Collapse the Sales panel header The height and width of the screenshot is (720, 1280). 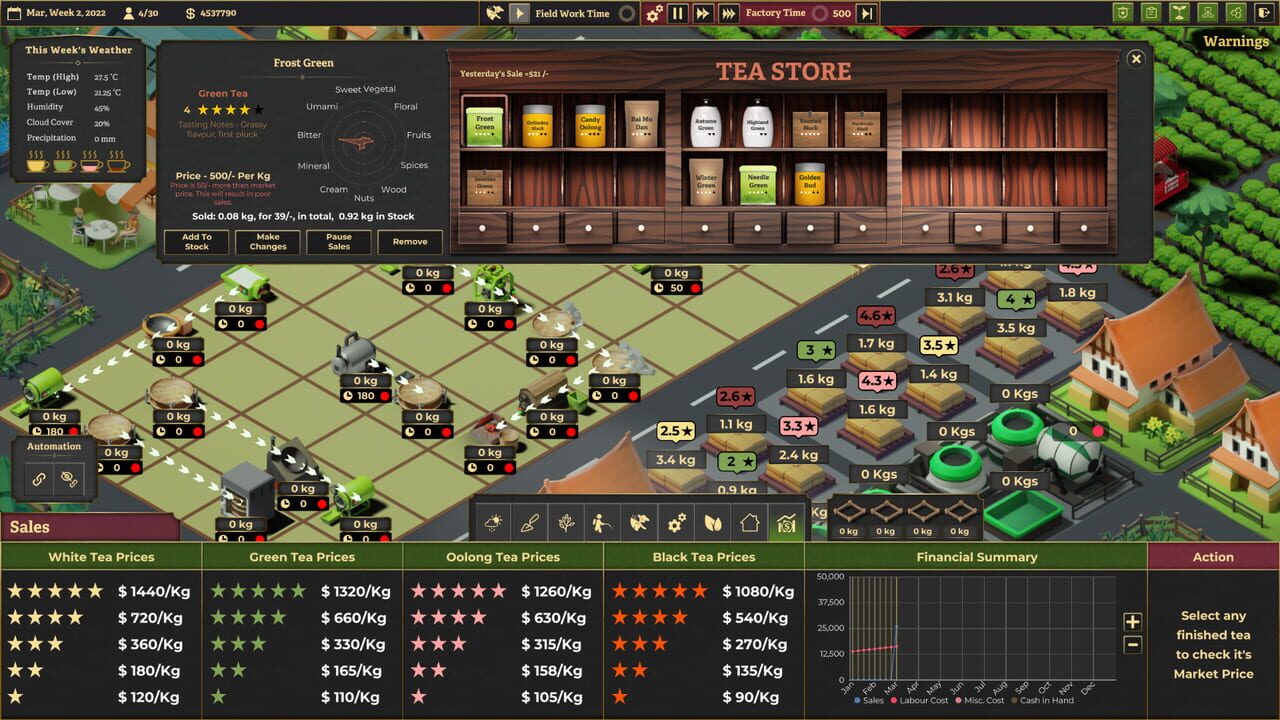pos(30,527)
